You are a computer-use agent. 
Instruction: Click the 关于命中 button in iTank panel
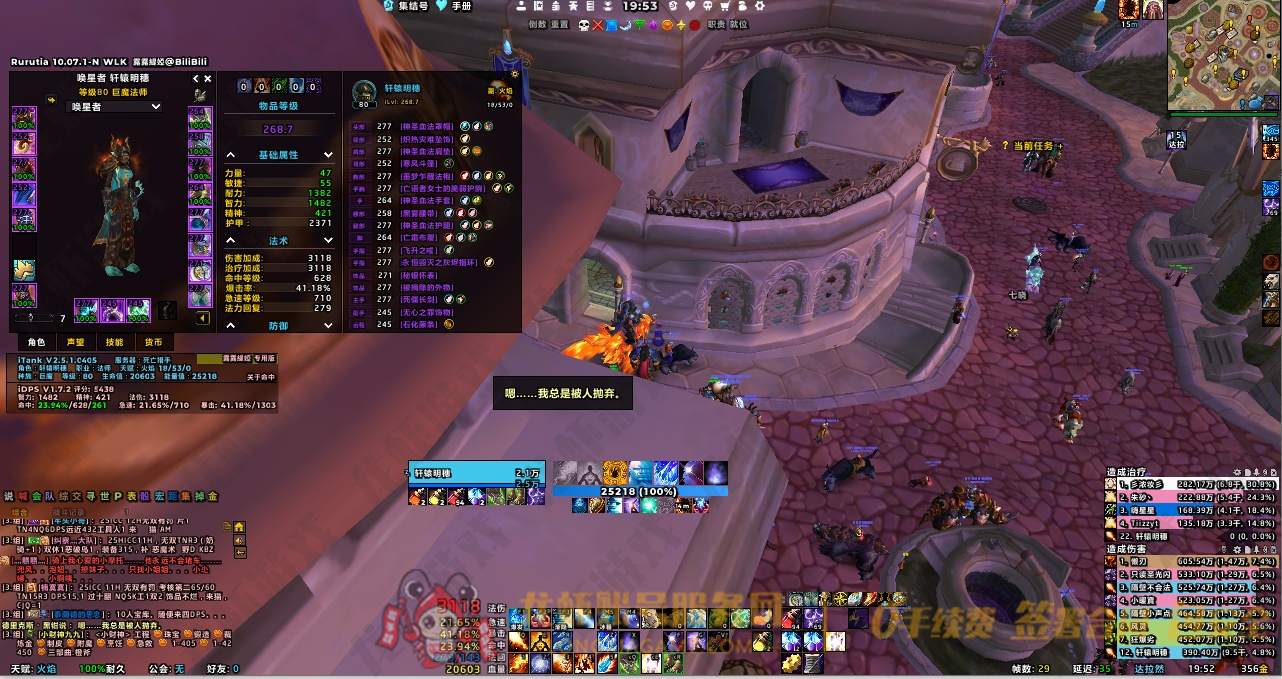[x=261, y=376]
